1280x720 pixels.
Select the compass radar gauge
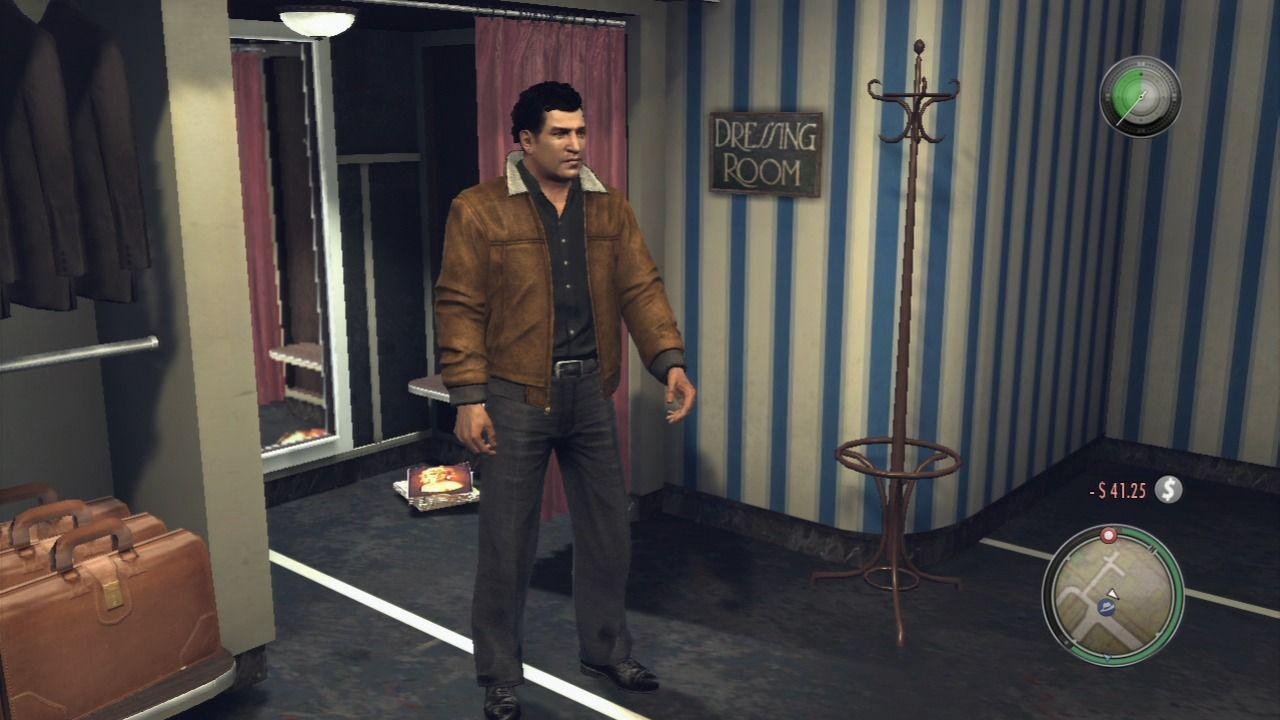coord(1141,96)
